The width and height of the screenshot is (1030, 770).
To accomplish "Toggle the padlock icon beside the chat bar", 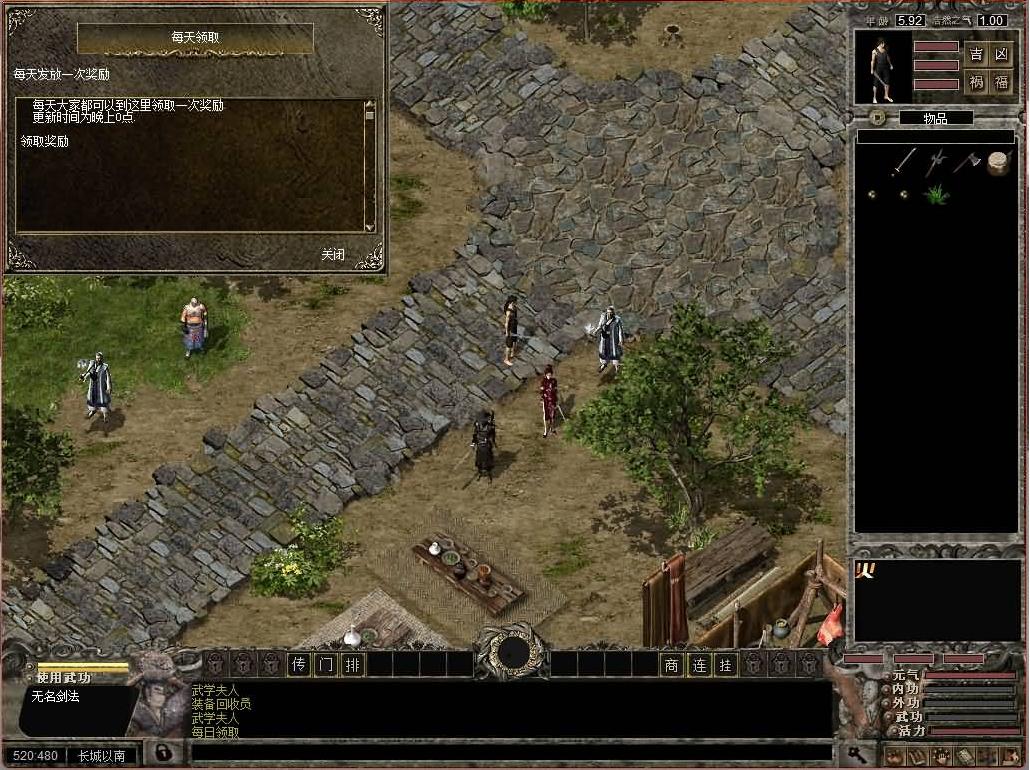I will (163, 752).
